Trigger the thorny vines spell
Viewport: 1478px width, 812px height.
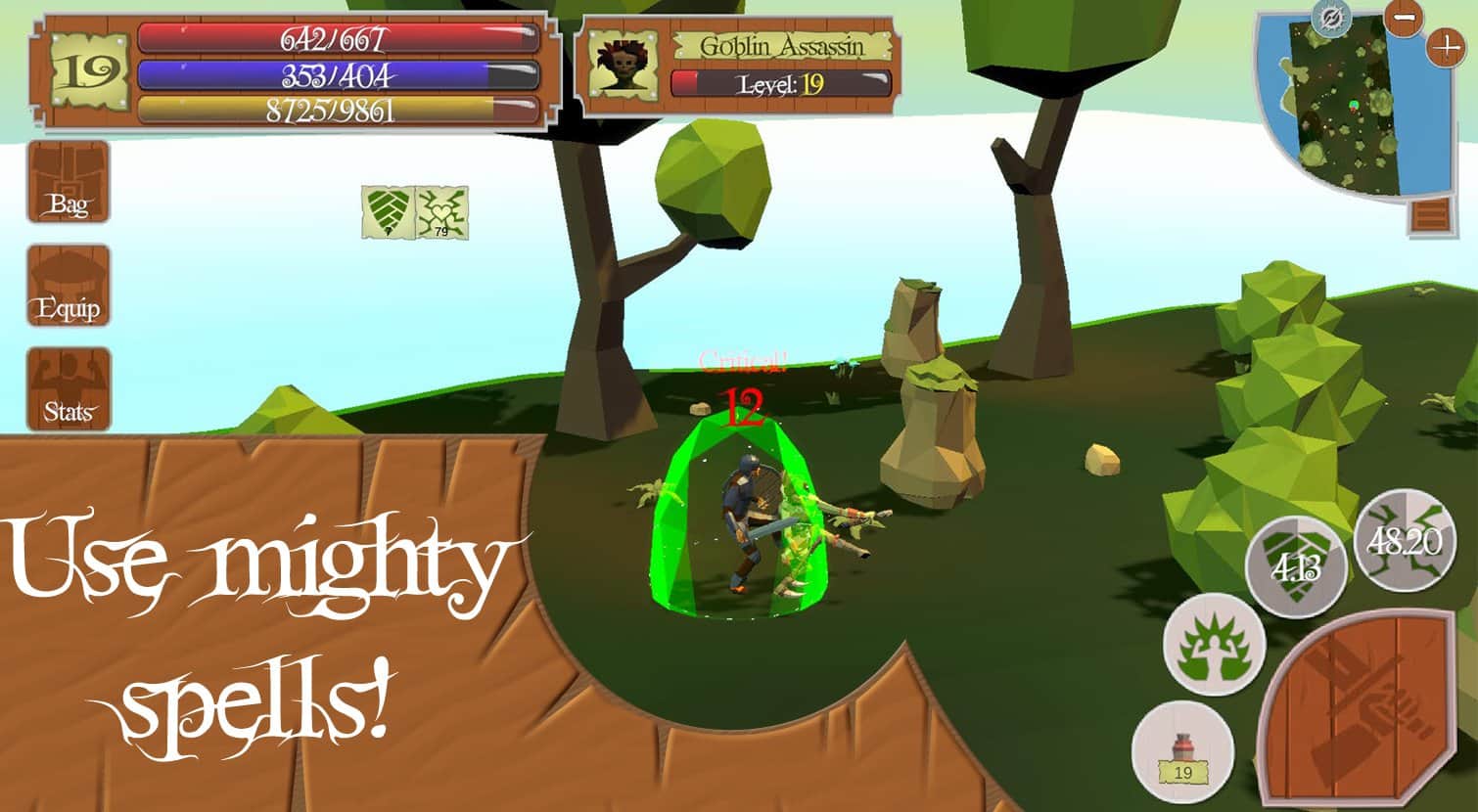pos(1404,540)
